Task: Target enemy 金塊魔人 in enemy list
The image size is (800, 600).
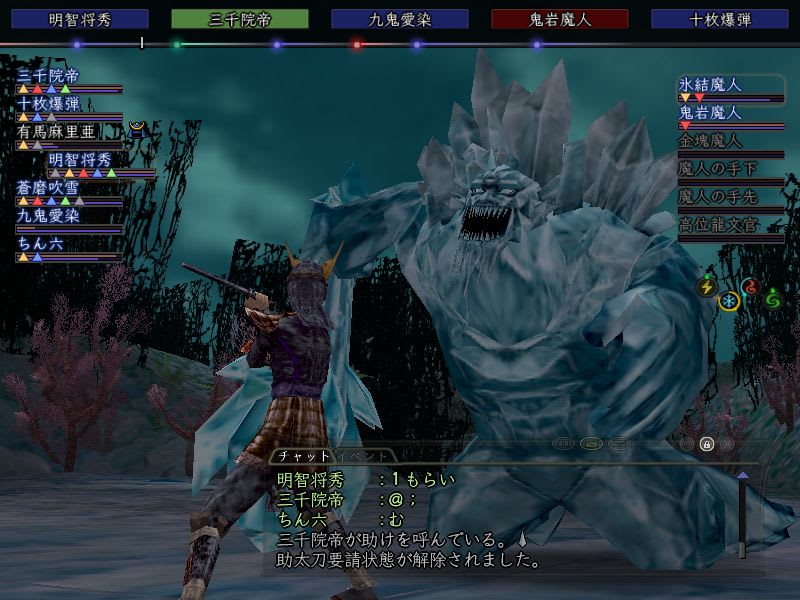Action: [x=710, y=141]
